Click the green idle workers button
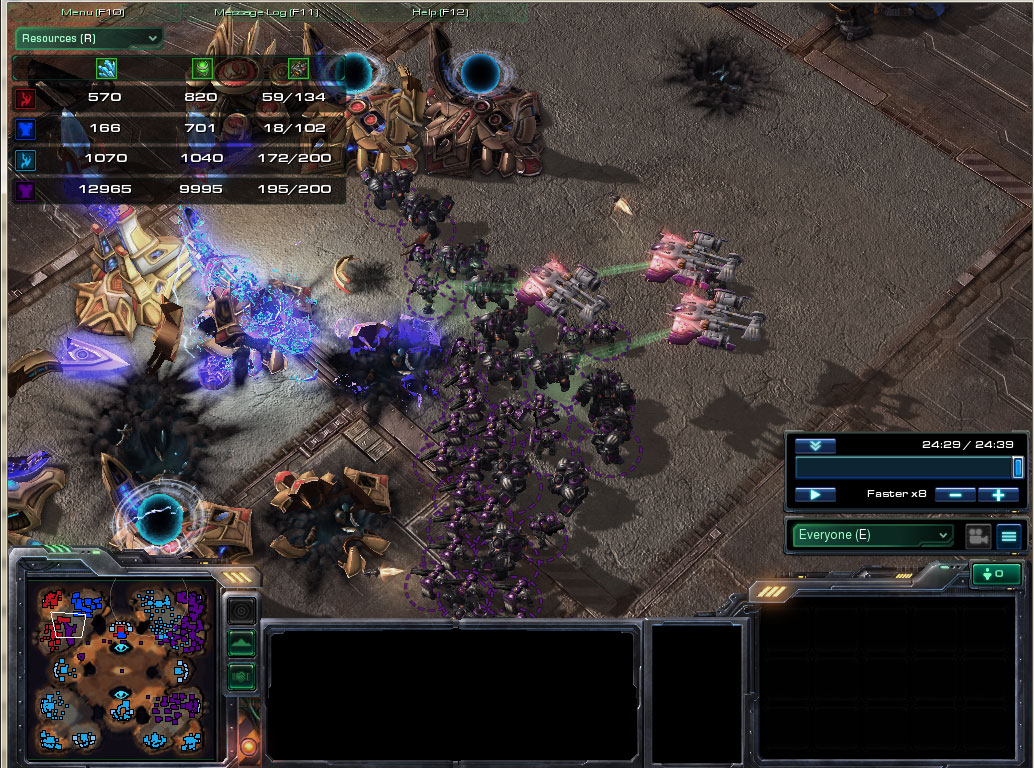 pos(996,575)
